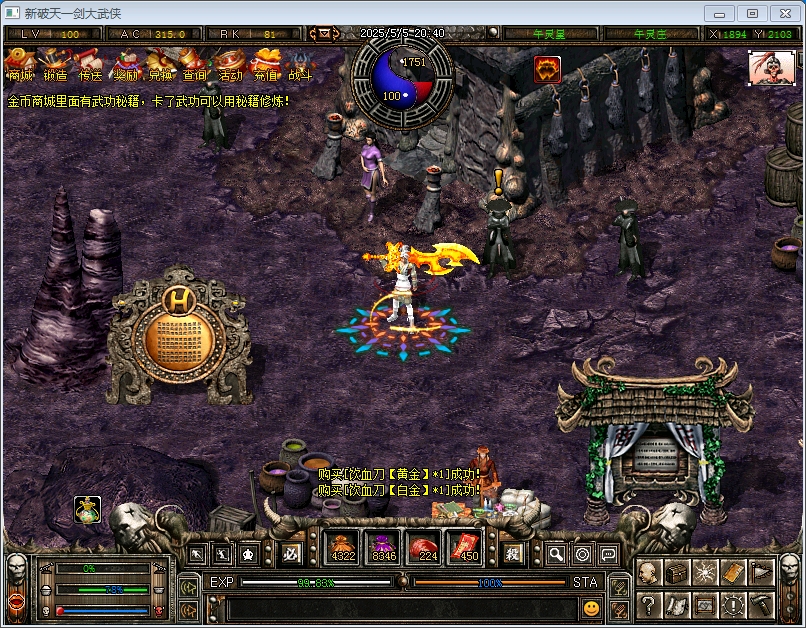
Task: Open the 奖励 rewards menu
Action: pos(125,64)
